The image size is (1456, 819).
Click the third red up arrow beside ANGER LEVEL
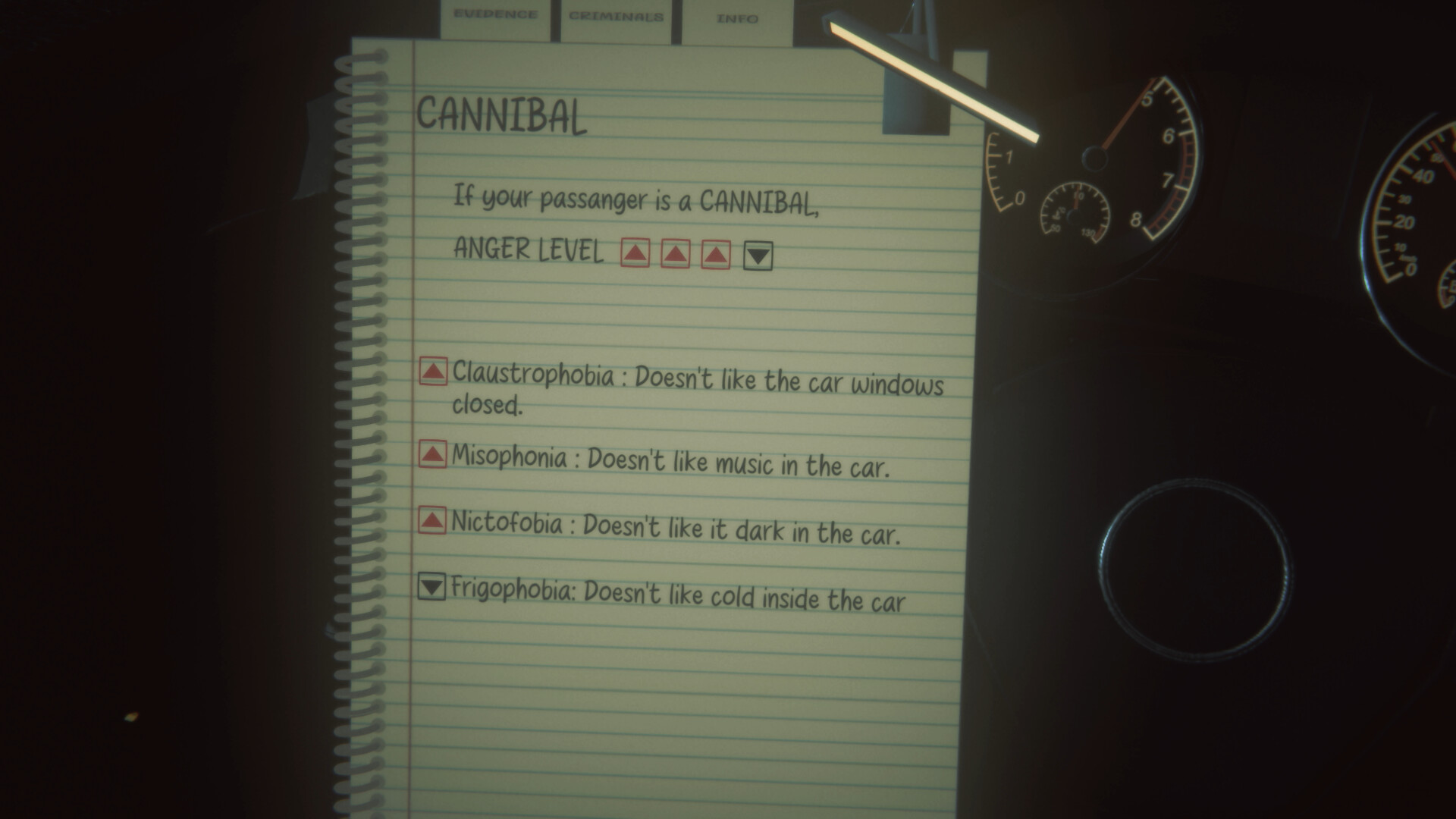click(x=715, y=253)
